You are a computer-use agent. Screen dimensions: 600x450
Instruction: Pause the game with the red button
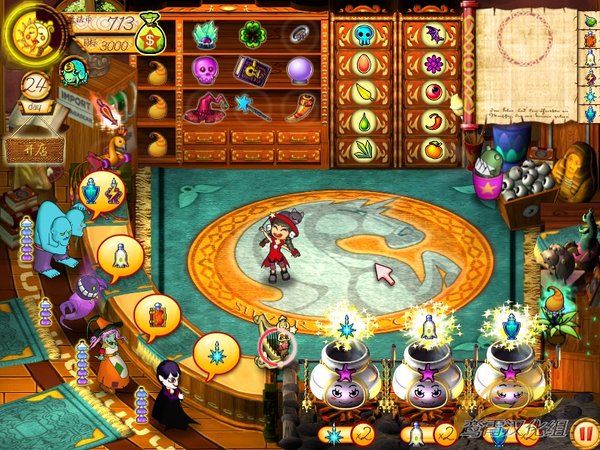[584, 434]
